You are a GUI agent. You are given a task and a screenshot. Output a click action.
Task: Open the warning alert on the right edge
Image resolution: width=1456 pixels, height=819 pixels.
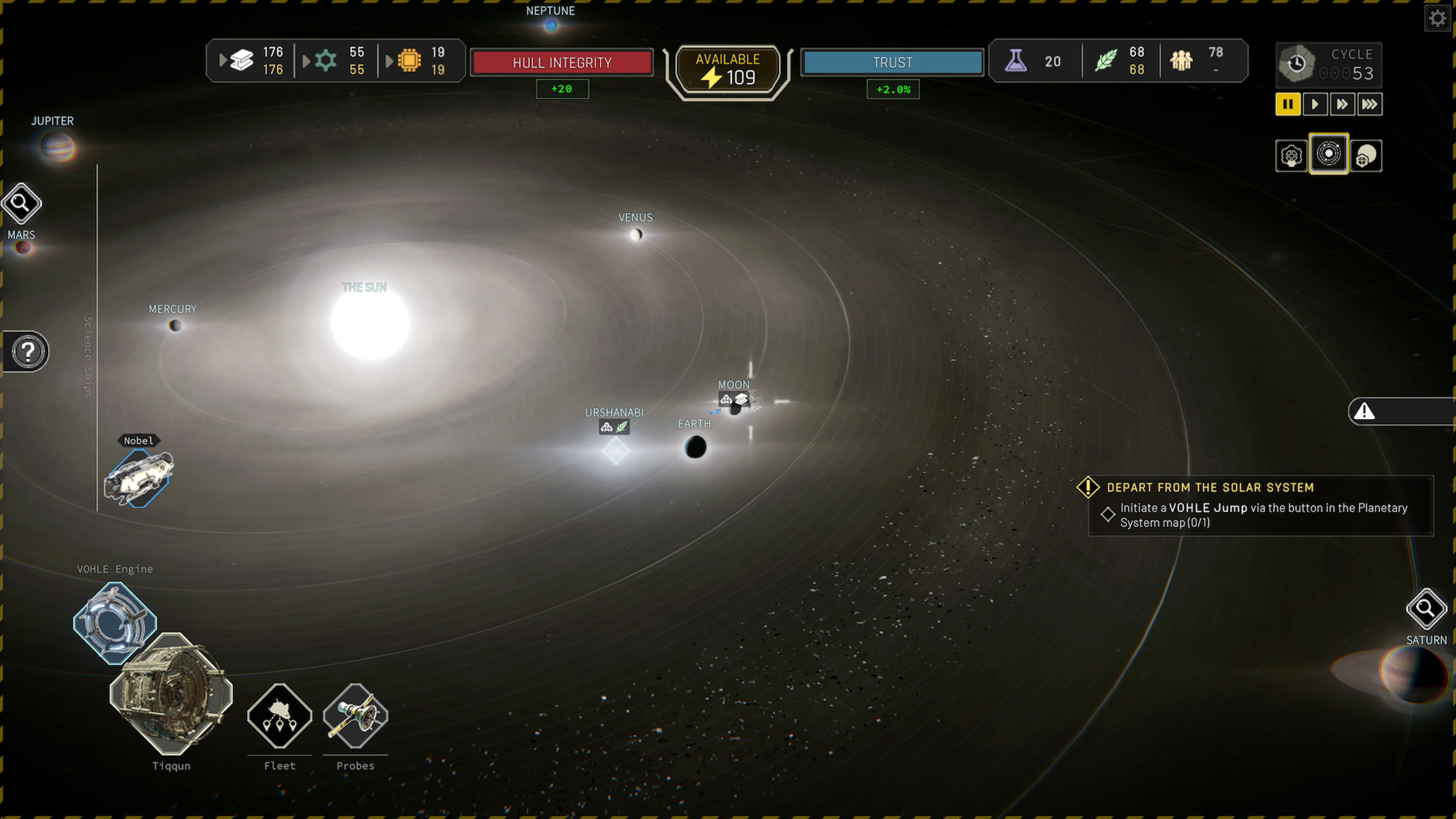pyautogui.click(x=1365, y=411)
